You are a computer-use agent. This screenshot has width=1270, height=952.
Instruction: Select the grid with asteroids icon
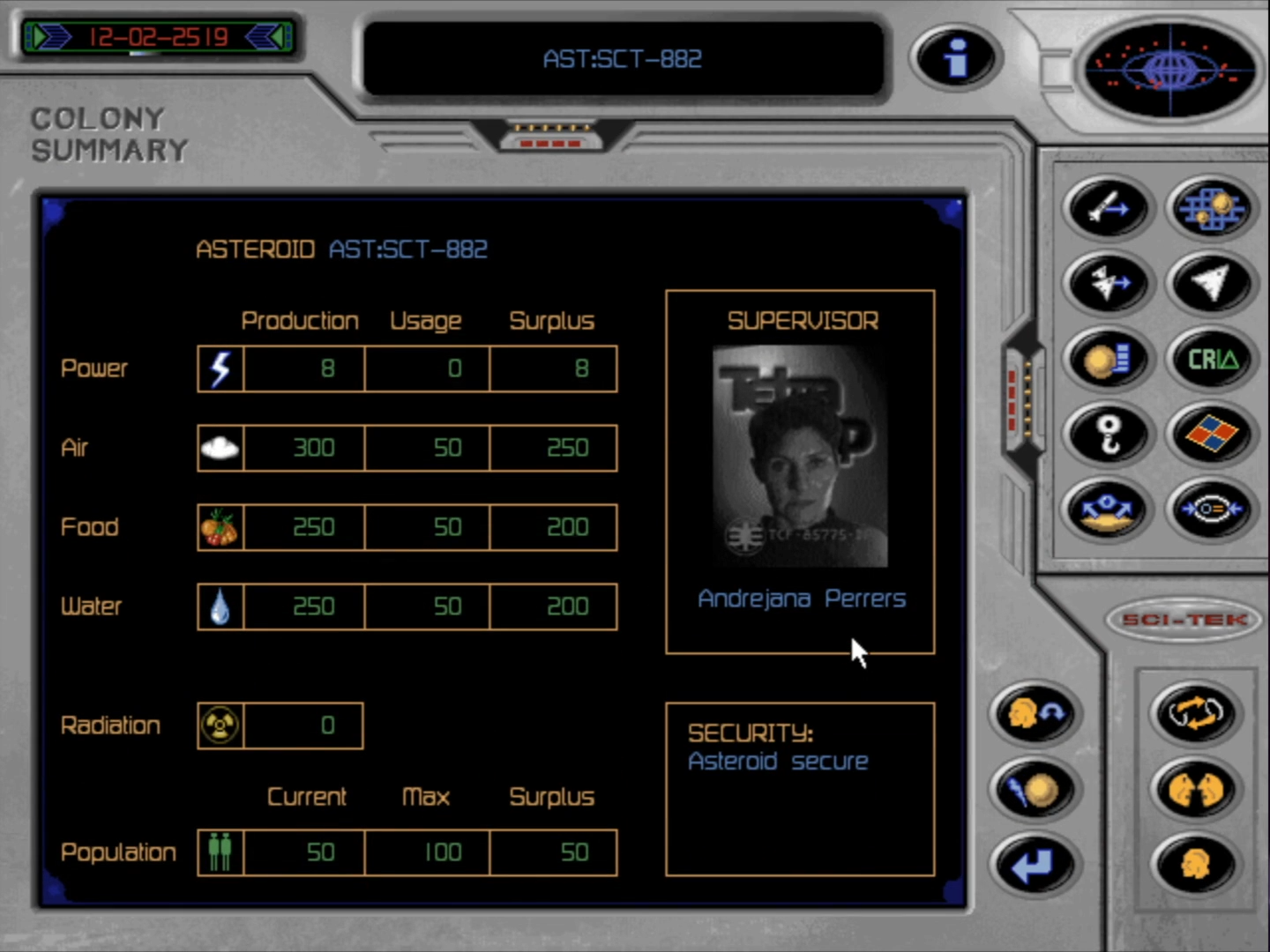1212,209
